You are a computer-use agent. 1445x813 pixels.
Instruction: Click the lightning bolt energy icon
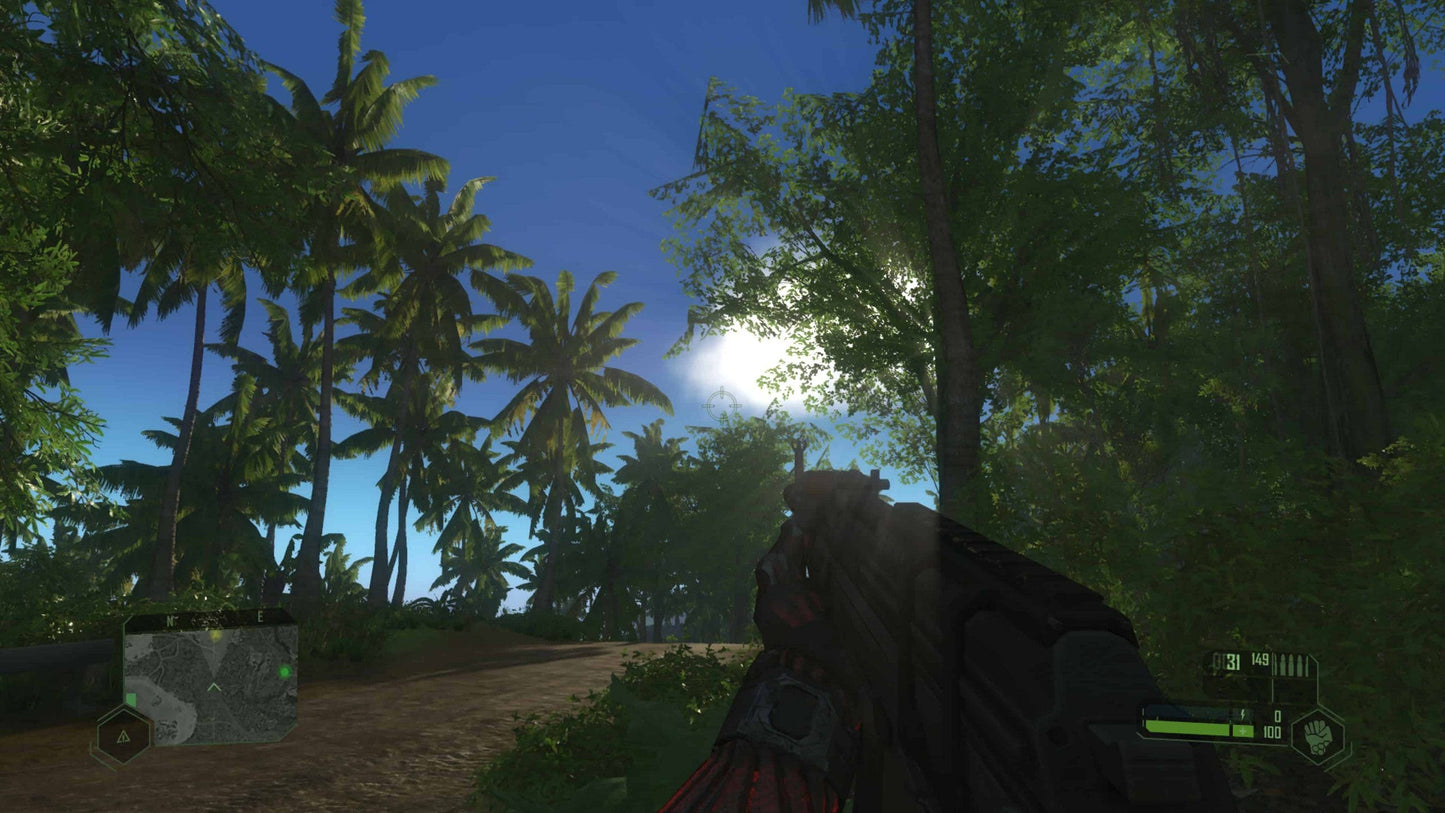[1243, 715]
